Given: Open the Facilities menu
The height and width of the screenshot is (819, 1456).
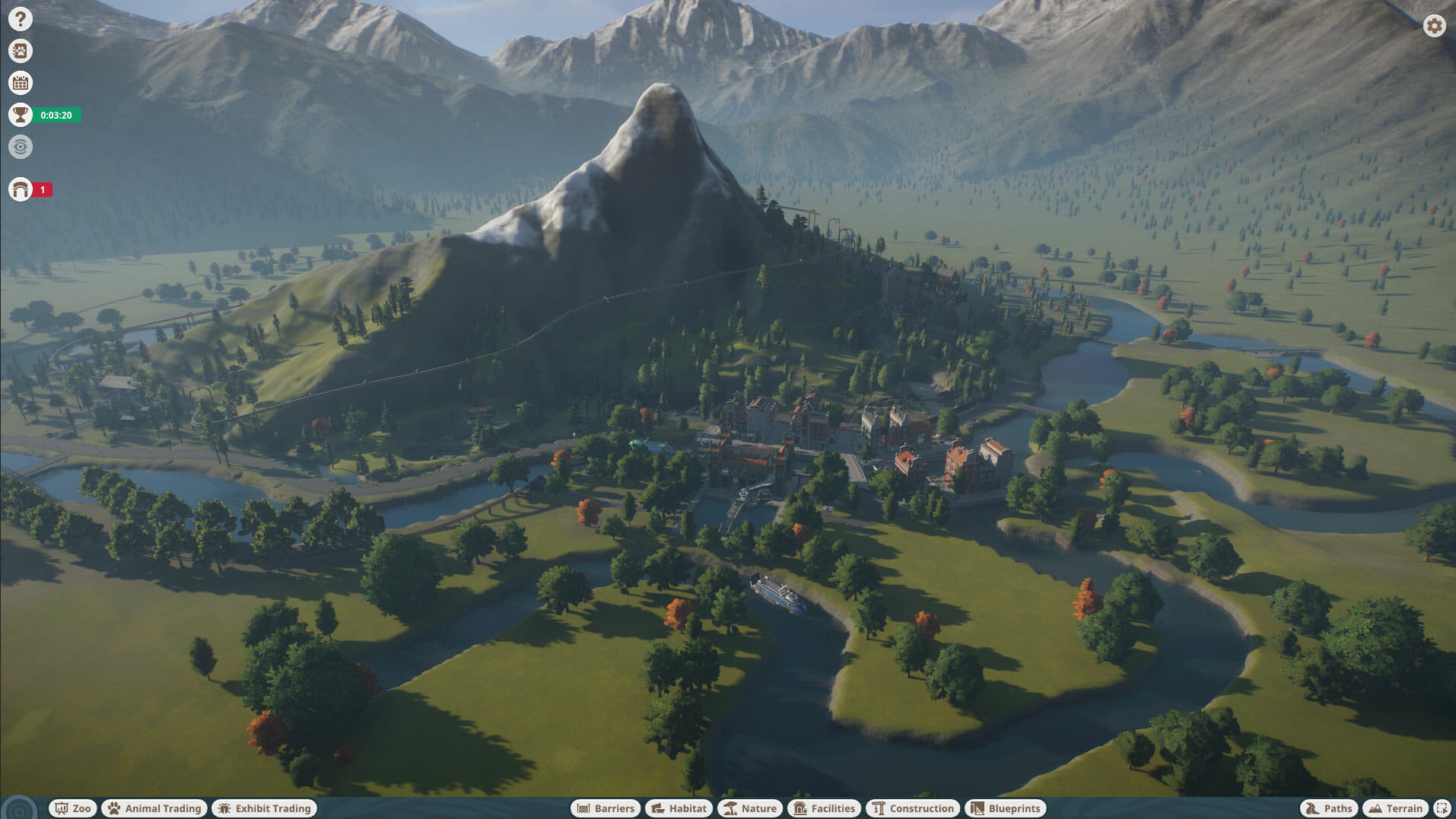Looking at the screenshot, I should (x=825, y=808).
